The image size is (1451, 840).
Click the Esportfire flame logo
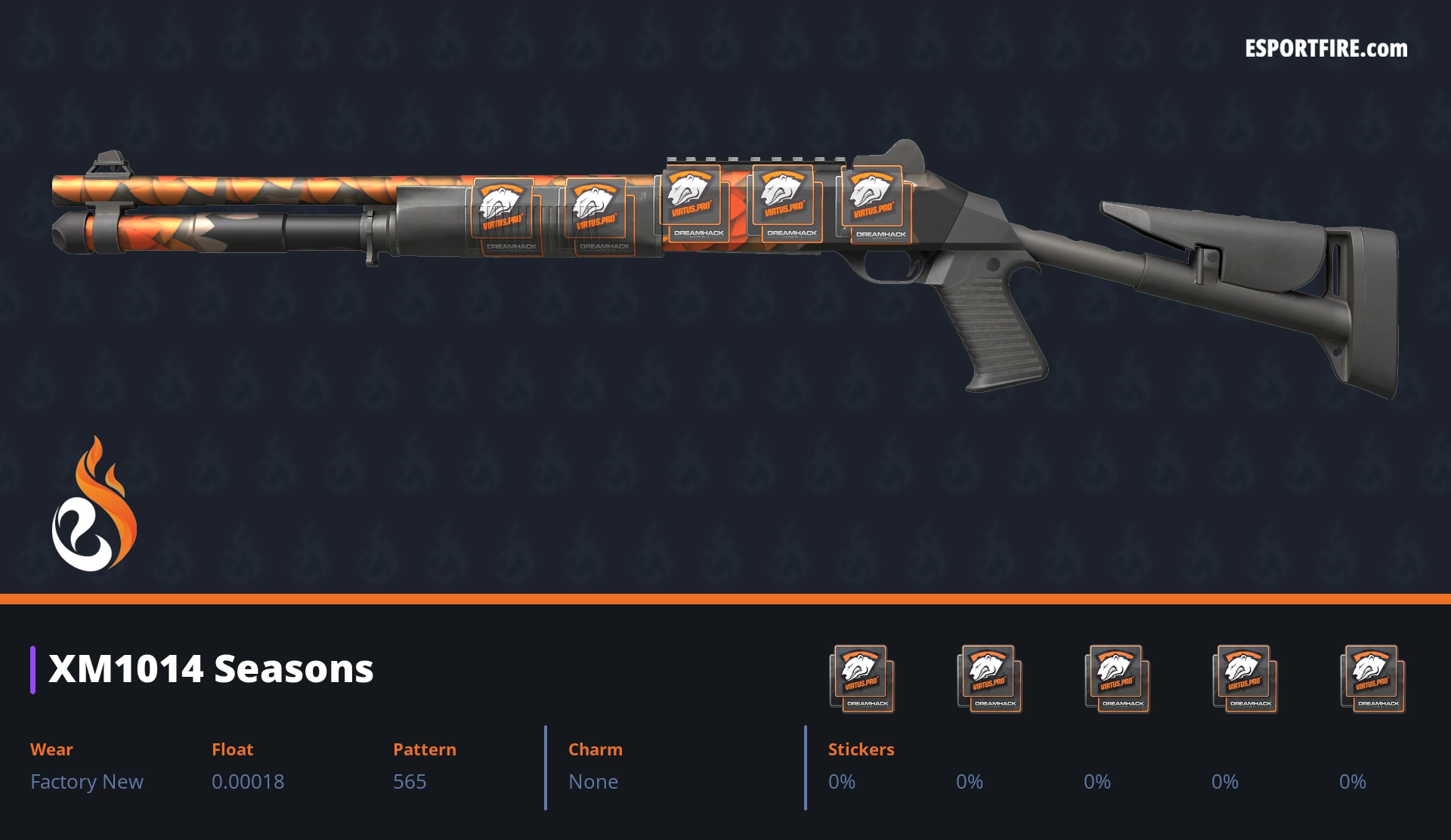click(94, 505)
